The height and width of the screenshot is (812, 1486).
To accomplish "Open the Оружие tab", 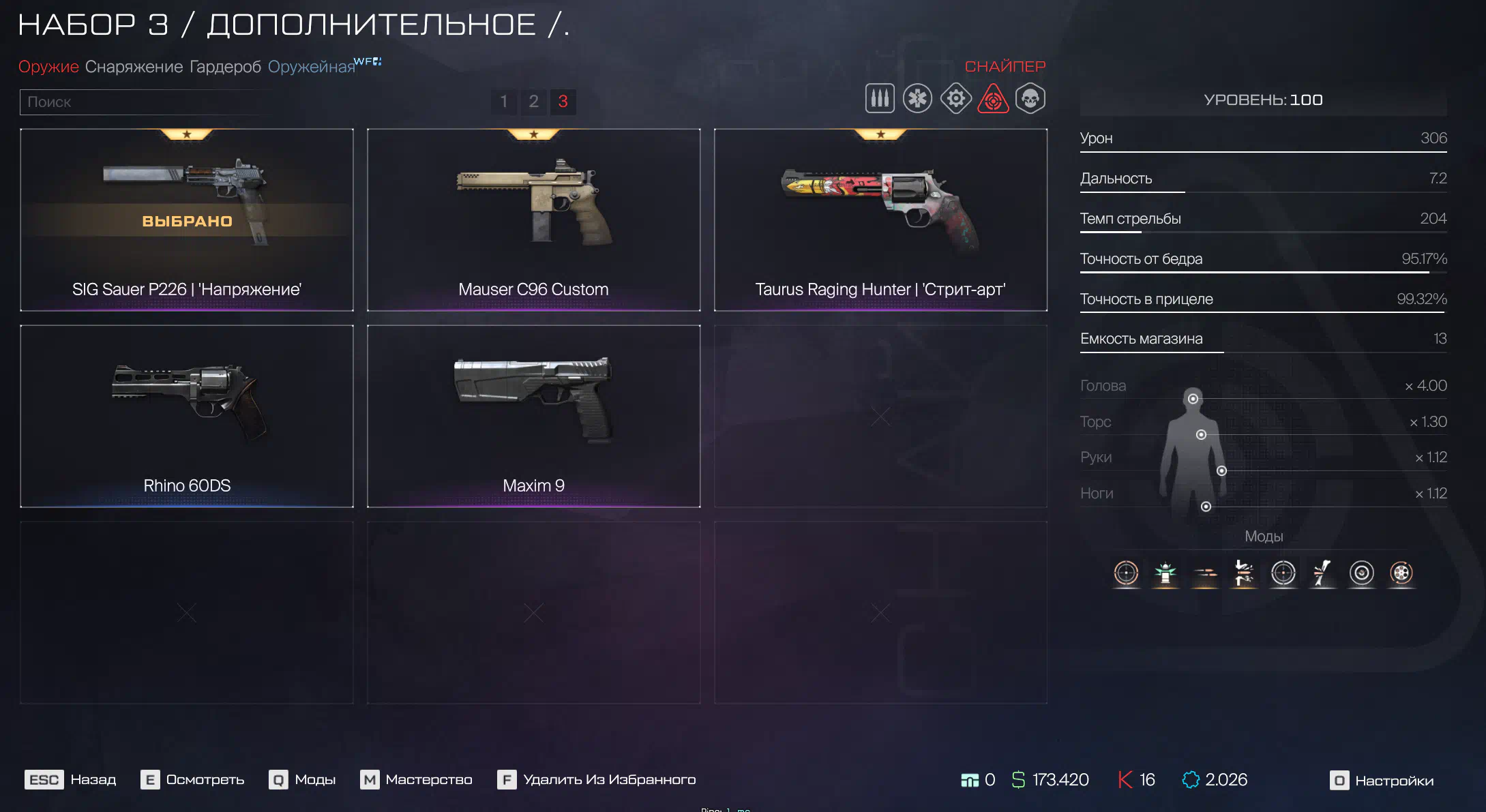I will (48, 67).
